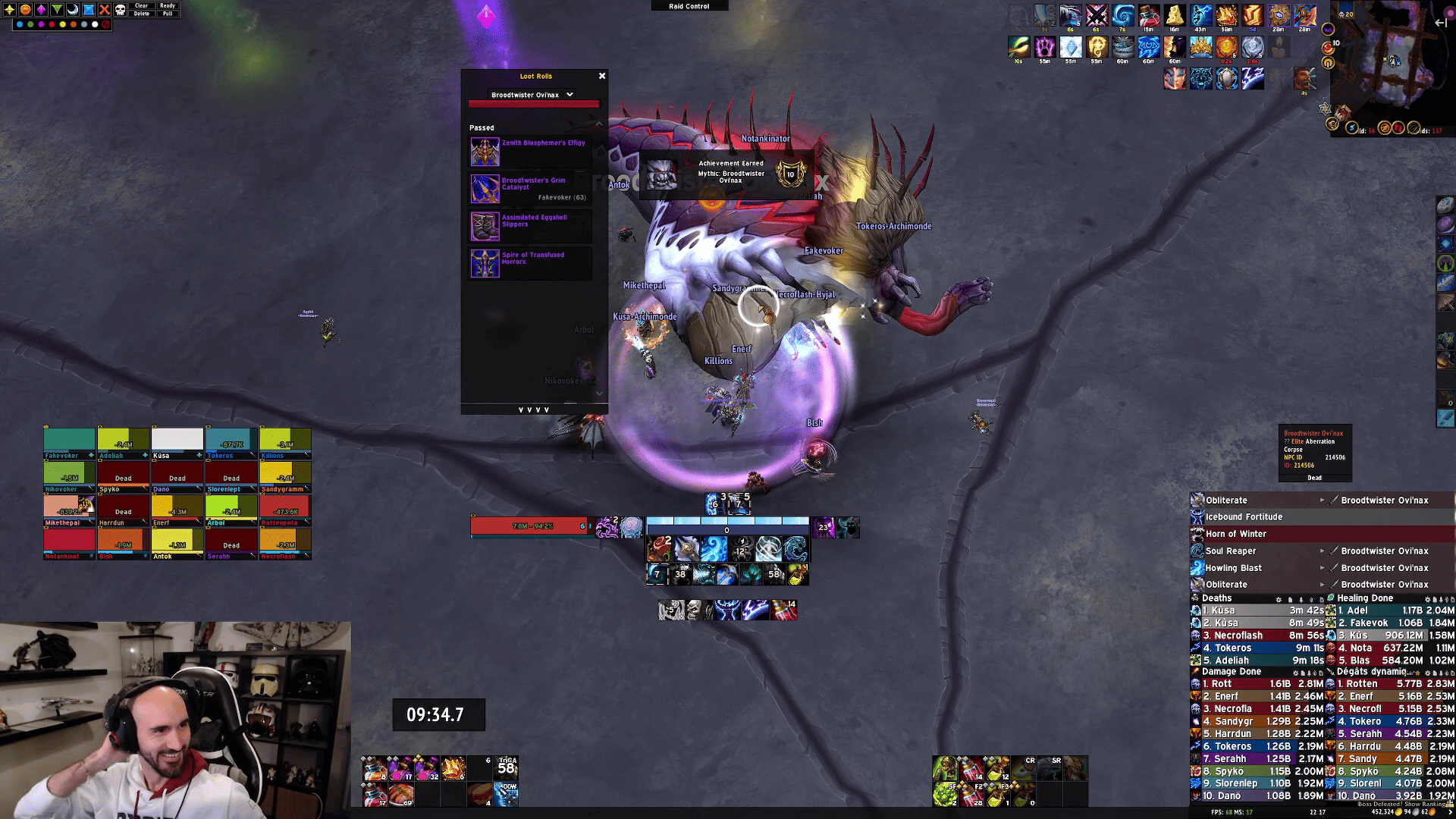1456x819 pixels.
Task: Close the Loot Rolls window
Action: [602, 76]
